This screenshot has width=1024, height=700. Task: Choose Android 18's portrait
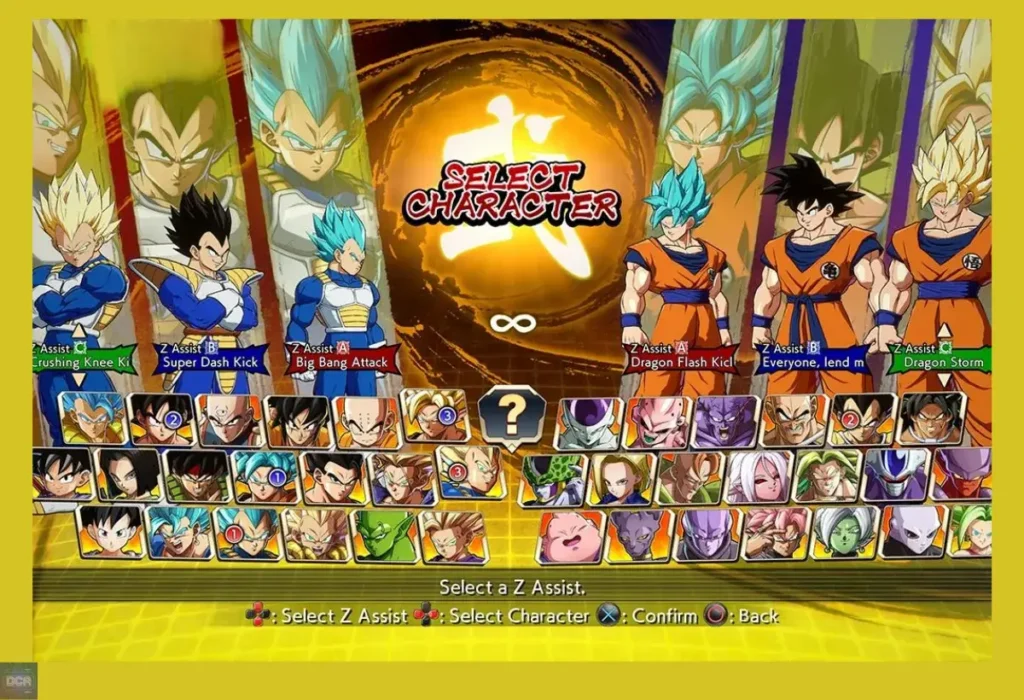tap(621, 480)
